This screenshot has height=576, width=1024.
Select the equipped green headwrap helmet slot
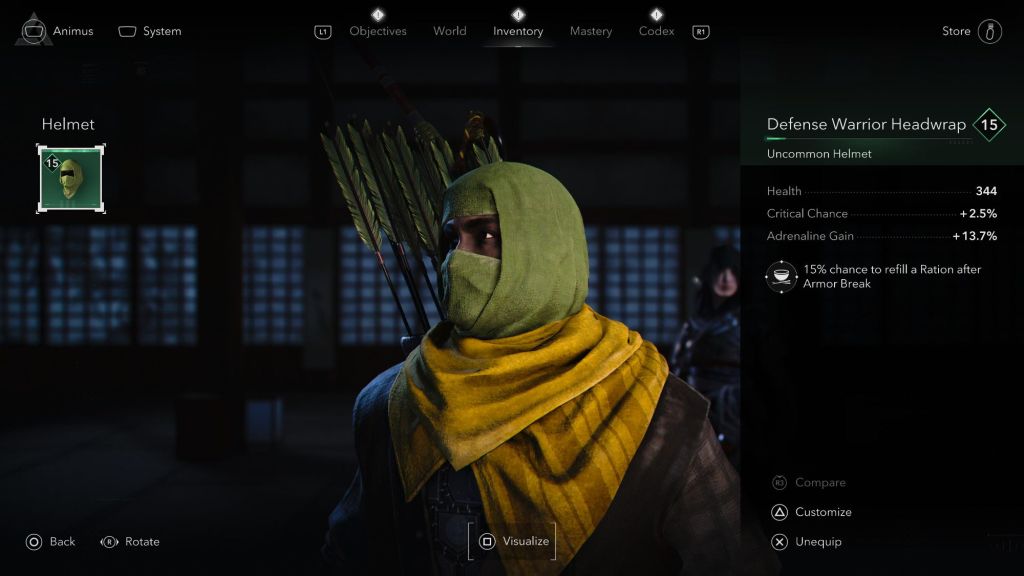pos(71,178)
